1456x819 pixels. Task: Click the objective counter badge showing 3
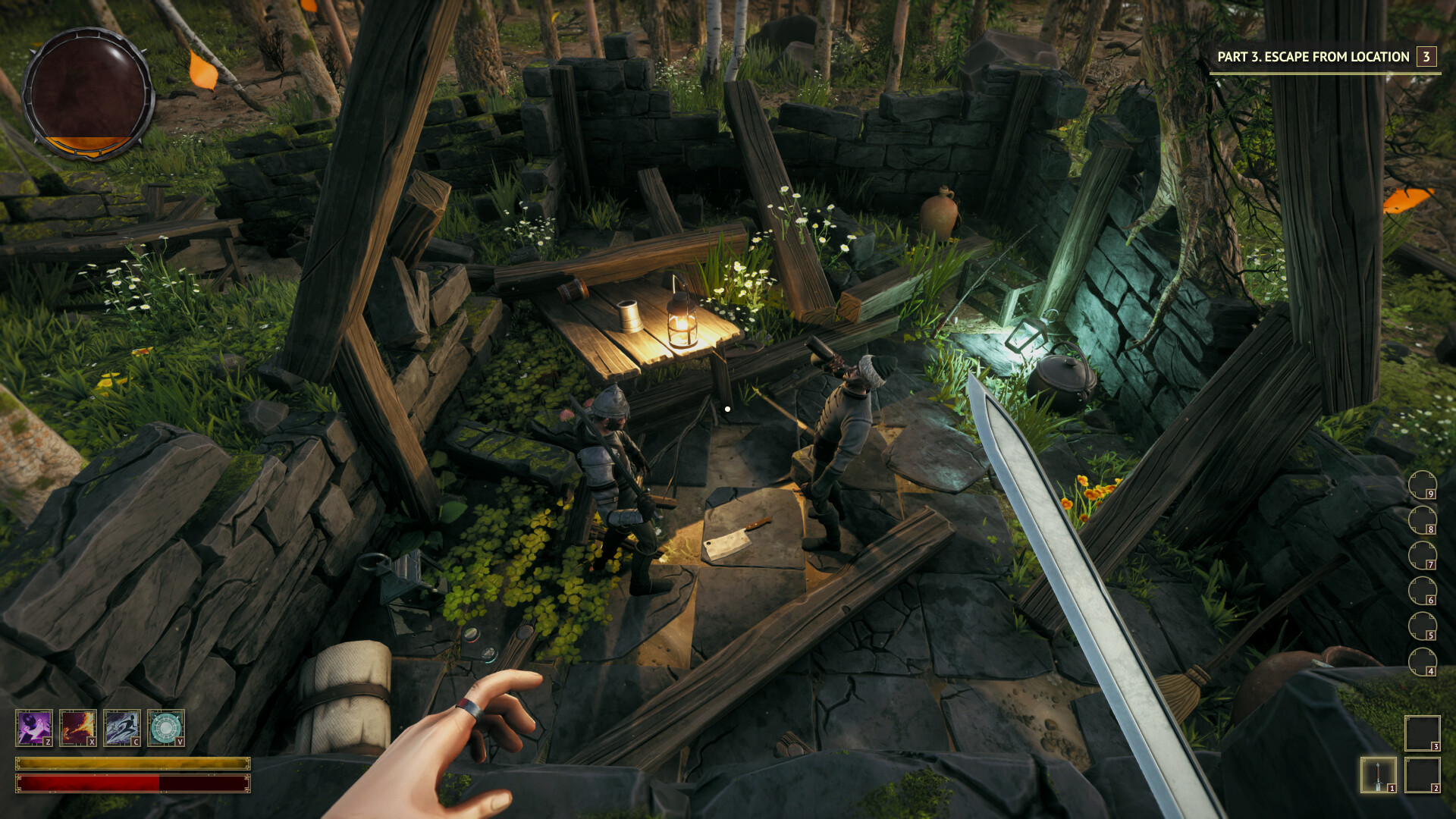point(1425,56)
